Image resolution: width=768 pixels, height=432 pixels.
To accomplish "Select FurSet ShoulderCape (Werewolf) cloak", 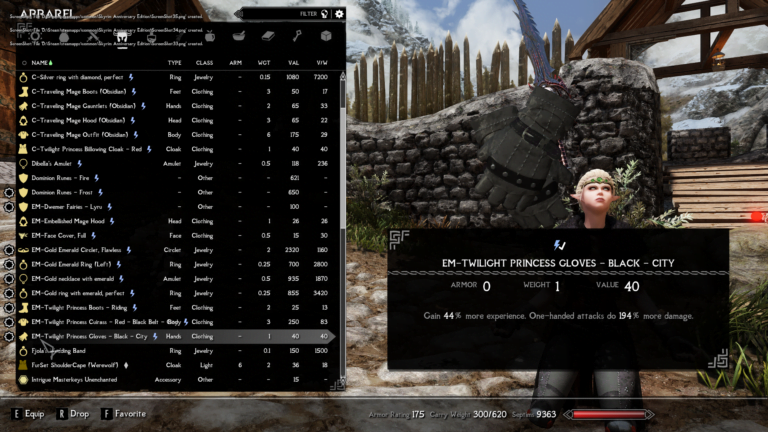I will click(x=82, y=366).
